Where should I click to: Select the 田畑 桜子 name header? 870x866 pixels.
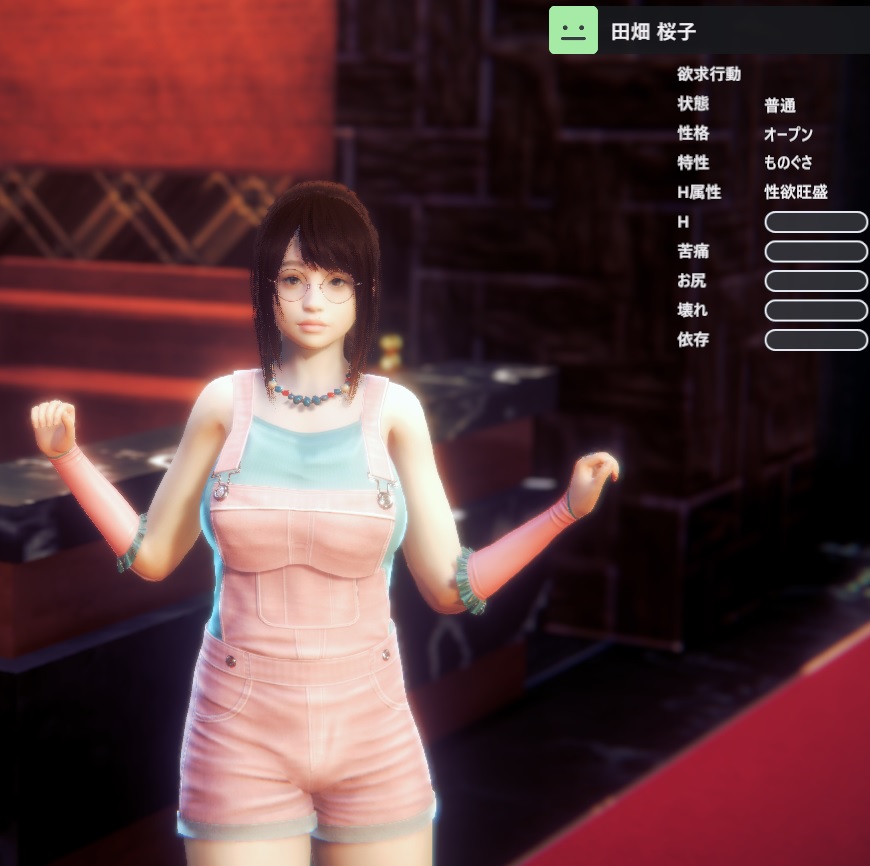click(x=654, y=32)
